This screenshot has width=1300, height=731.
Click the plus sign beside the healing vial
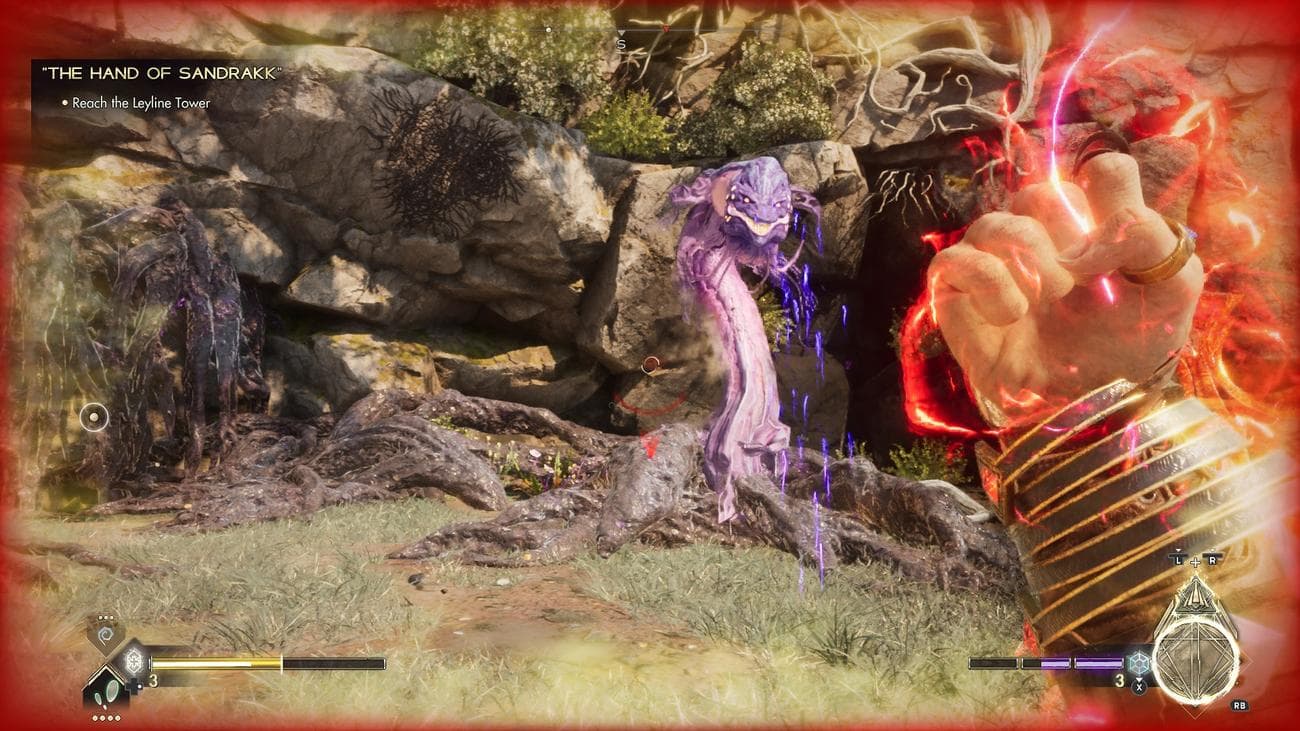click(133, 687)
